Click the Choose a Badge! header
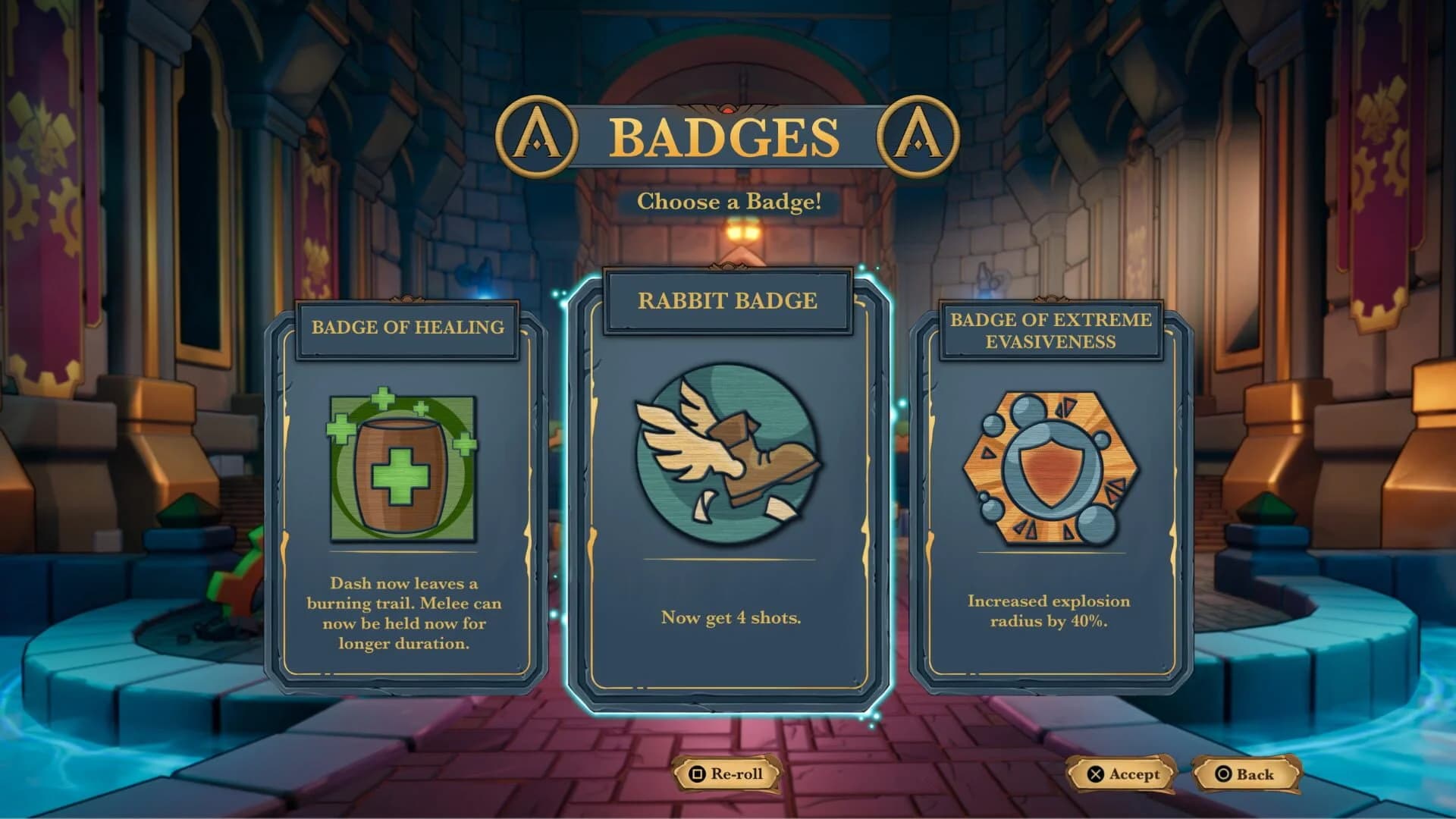 [x=730, y=202]
